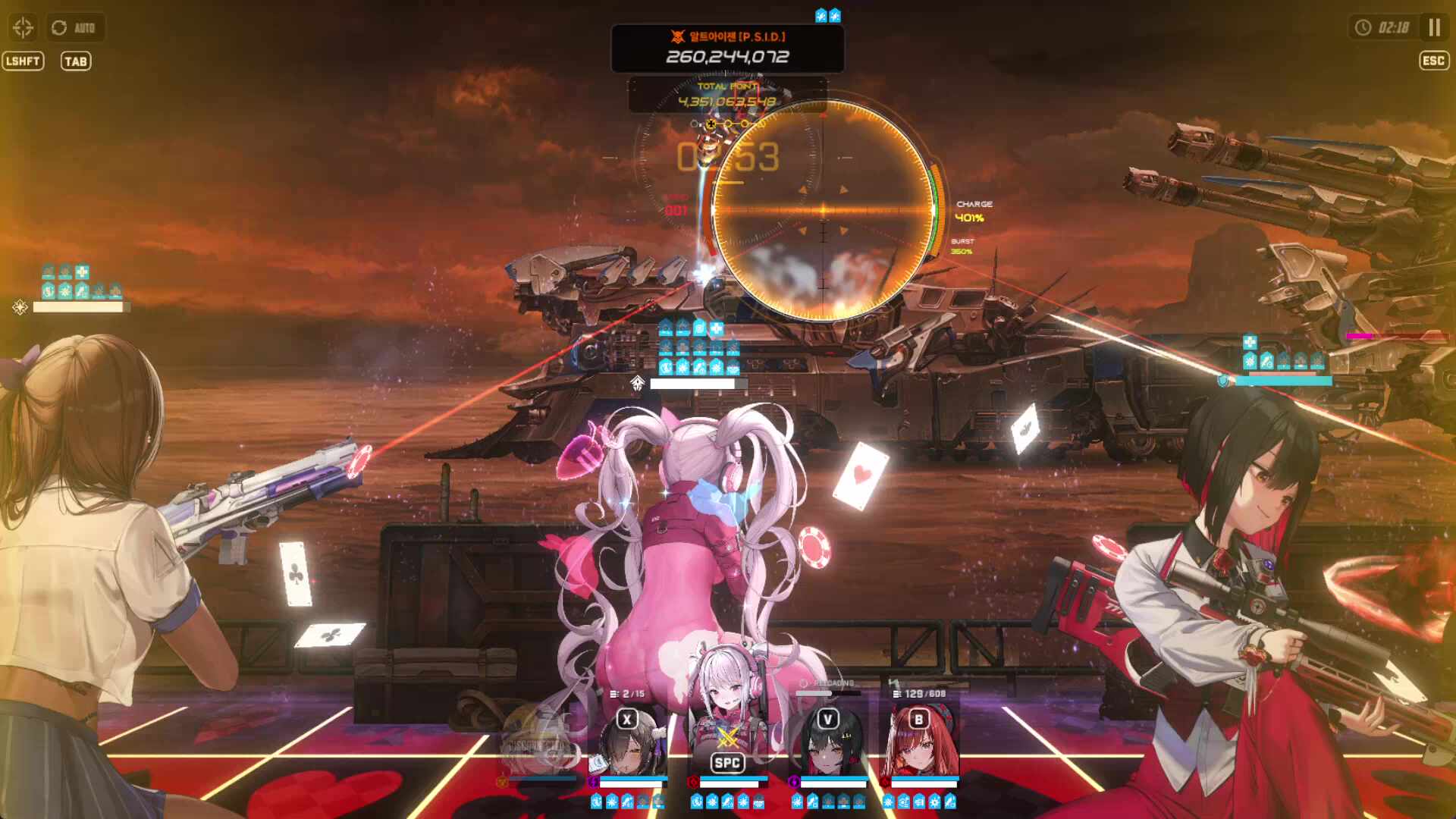
Task: Toggle the AUTO burst button
Action: click(x=74, y=28)
